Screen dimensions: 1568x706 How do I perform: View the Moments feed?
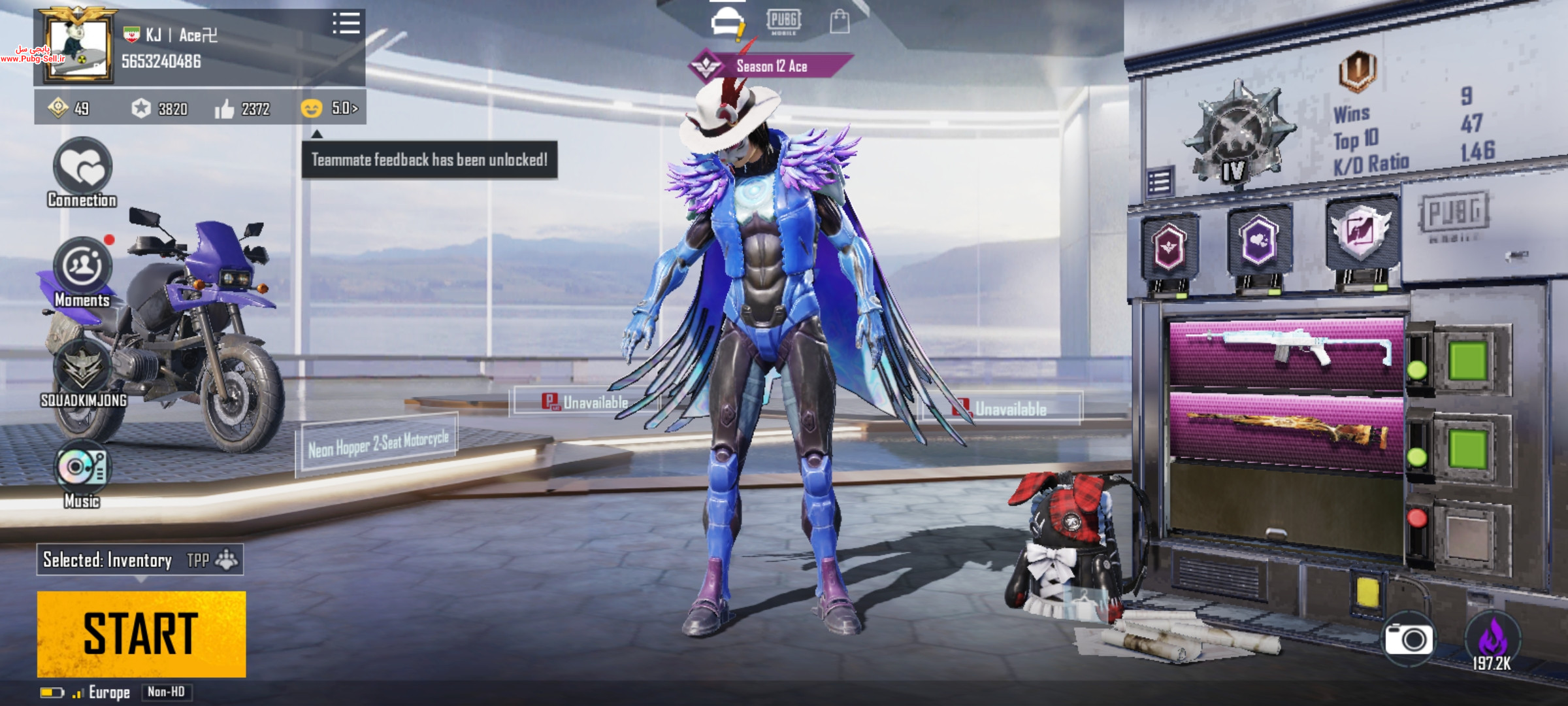(82, 268)
